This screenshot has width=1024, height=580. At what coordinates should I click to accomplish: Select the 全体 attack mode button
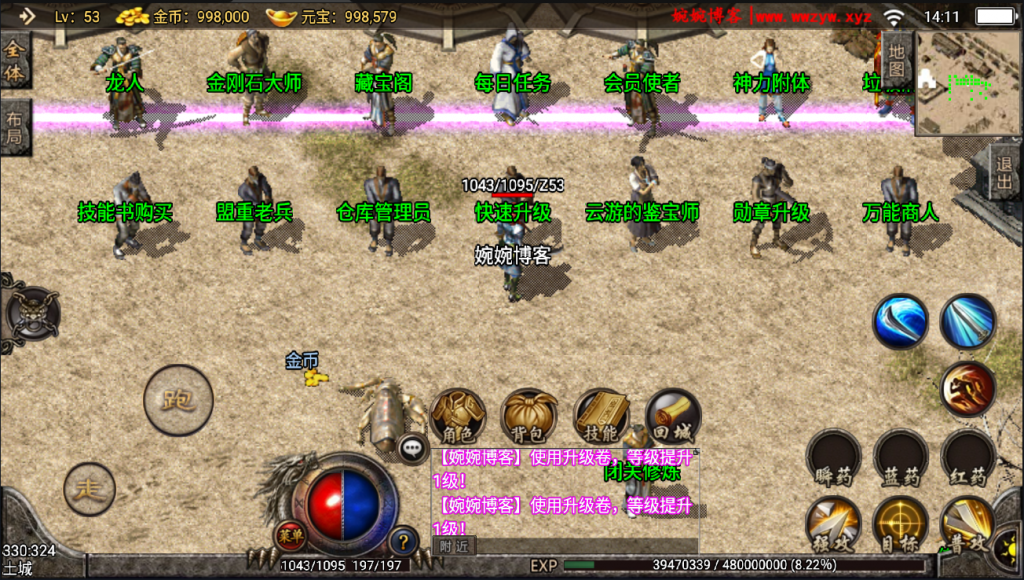click(15, 60)
